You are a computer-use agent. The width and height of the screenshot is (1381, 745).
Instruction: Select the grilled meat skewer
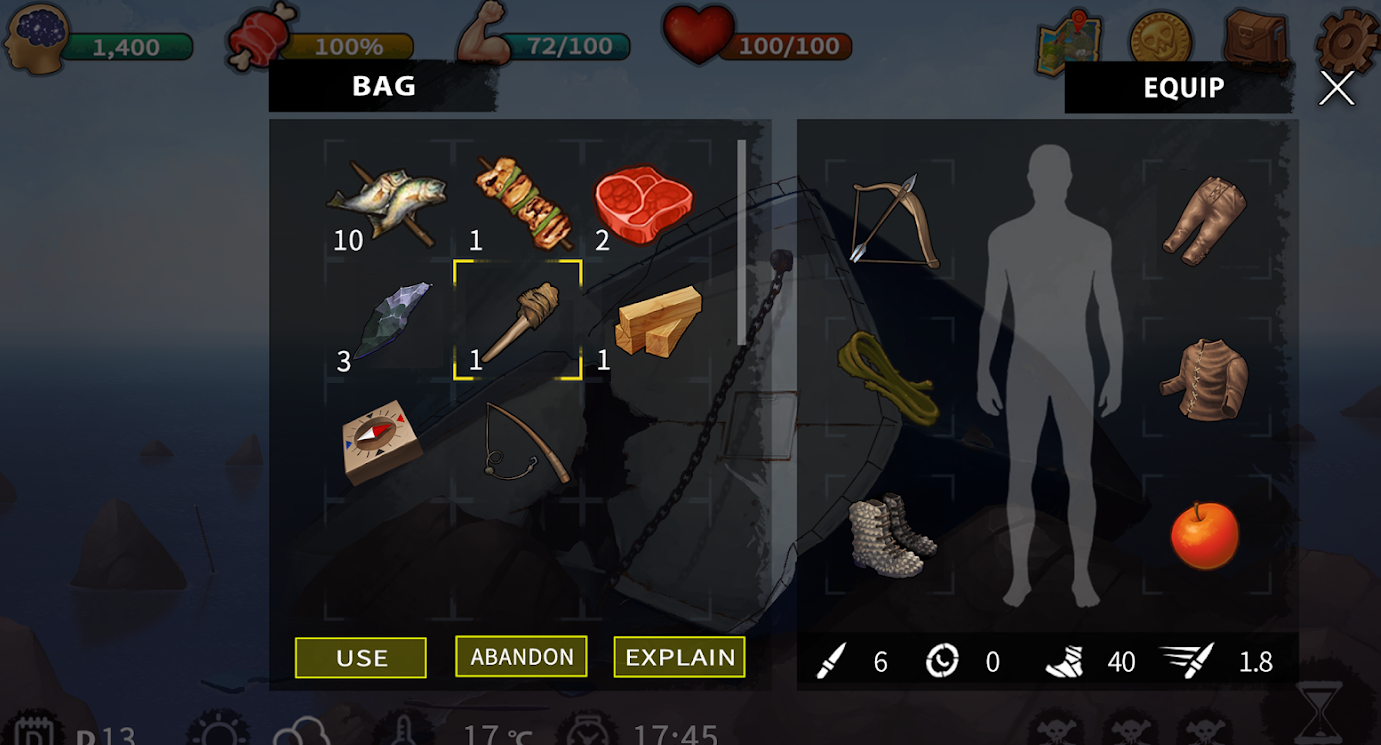tap(522, 202)
